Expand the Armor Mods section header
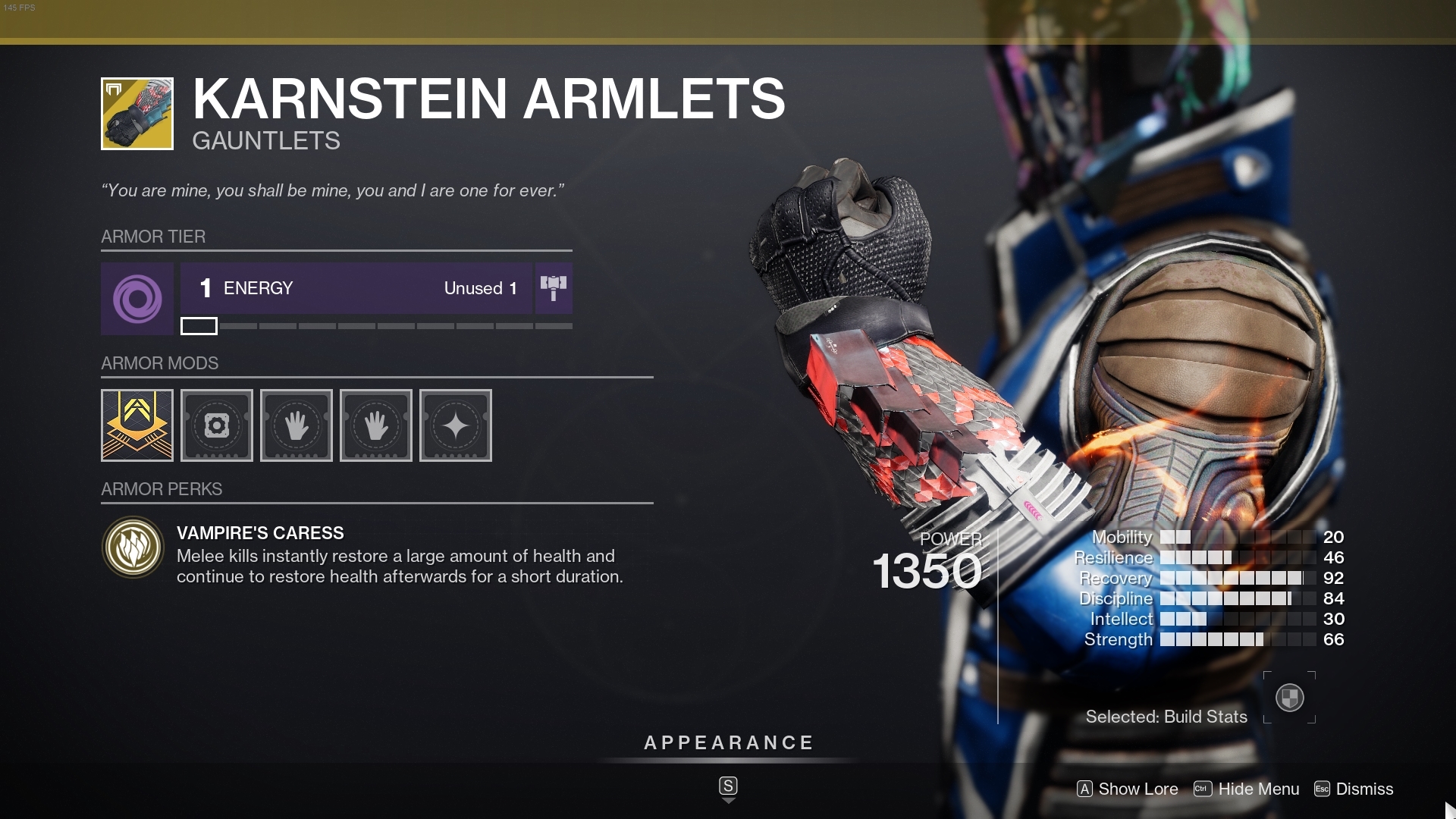Screen dimensions: 1456x819 (x=160, y=363)
